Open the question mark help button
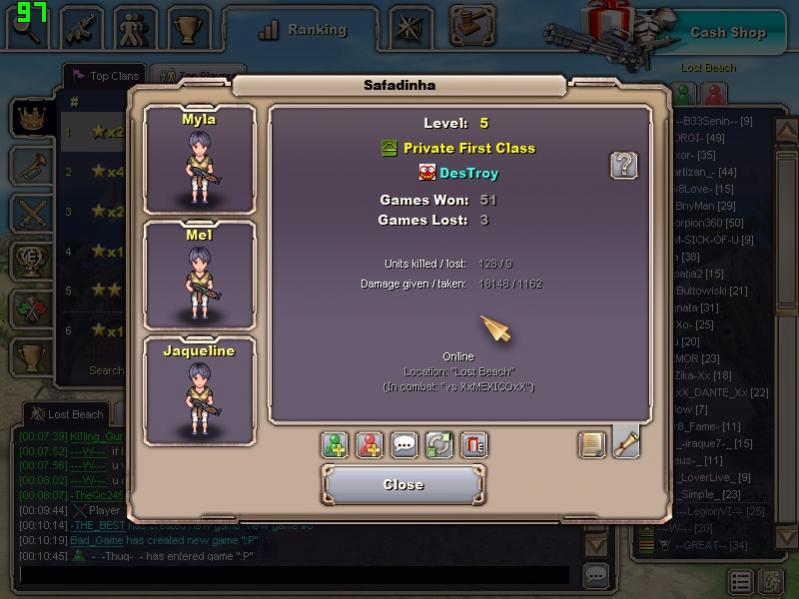 coord(624,165)
